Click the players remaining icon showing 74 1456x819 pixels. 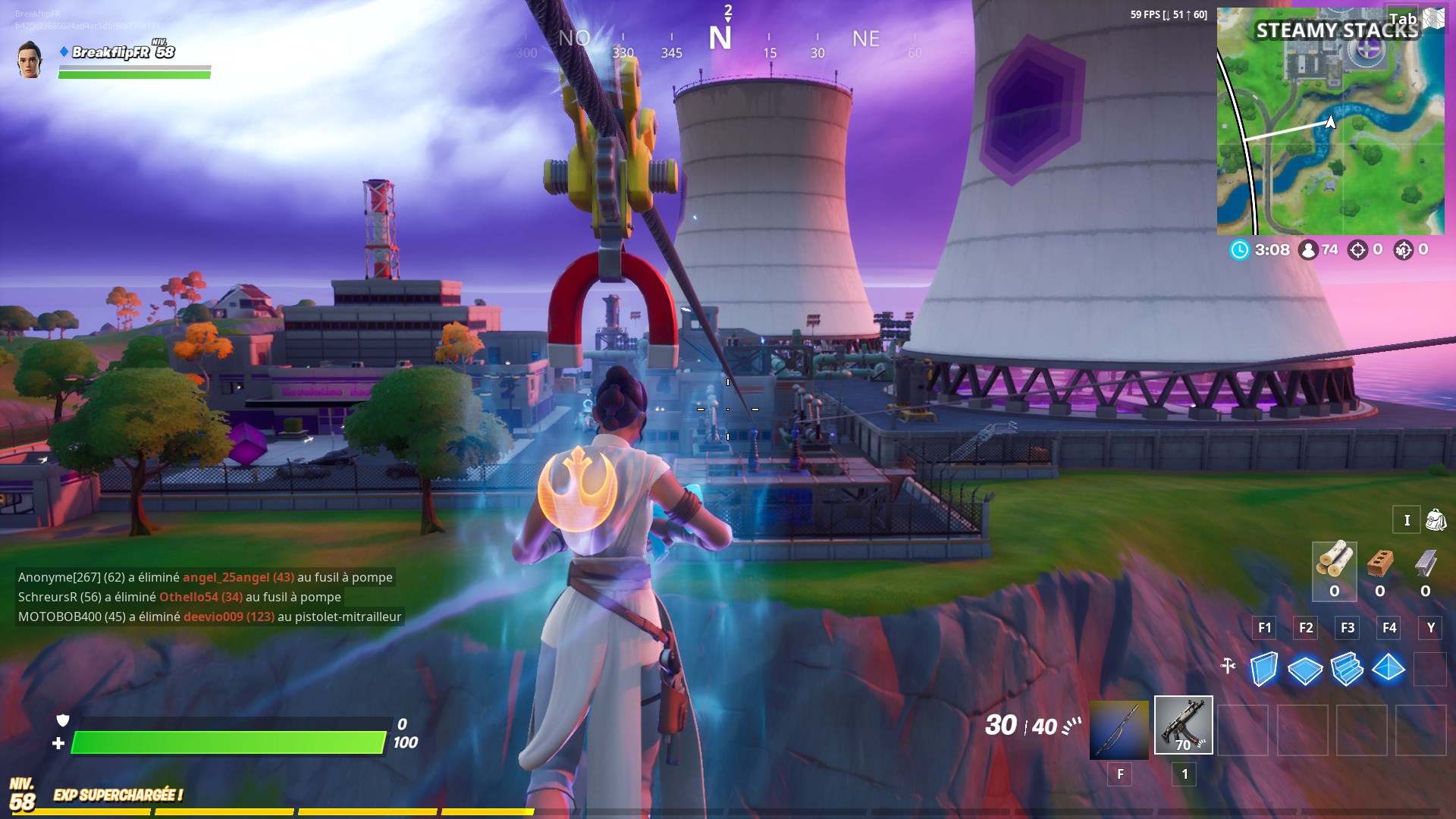tap(1305, 250)
